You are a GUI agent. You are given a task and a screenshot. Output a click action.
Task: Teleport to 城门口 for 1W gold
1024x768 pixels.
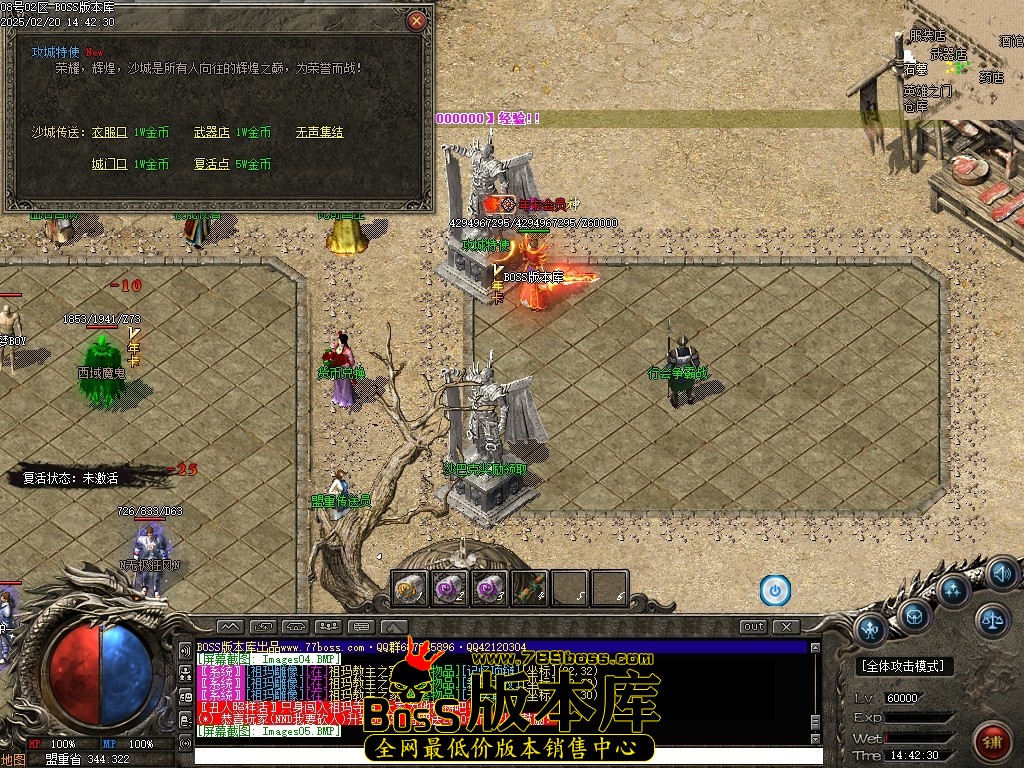pyautogui.click(x=109, y=164)
